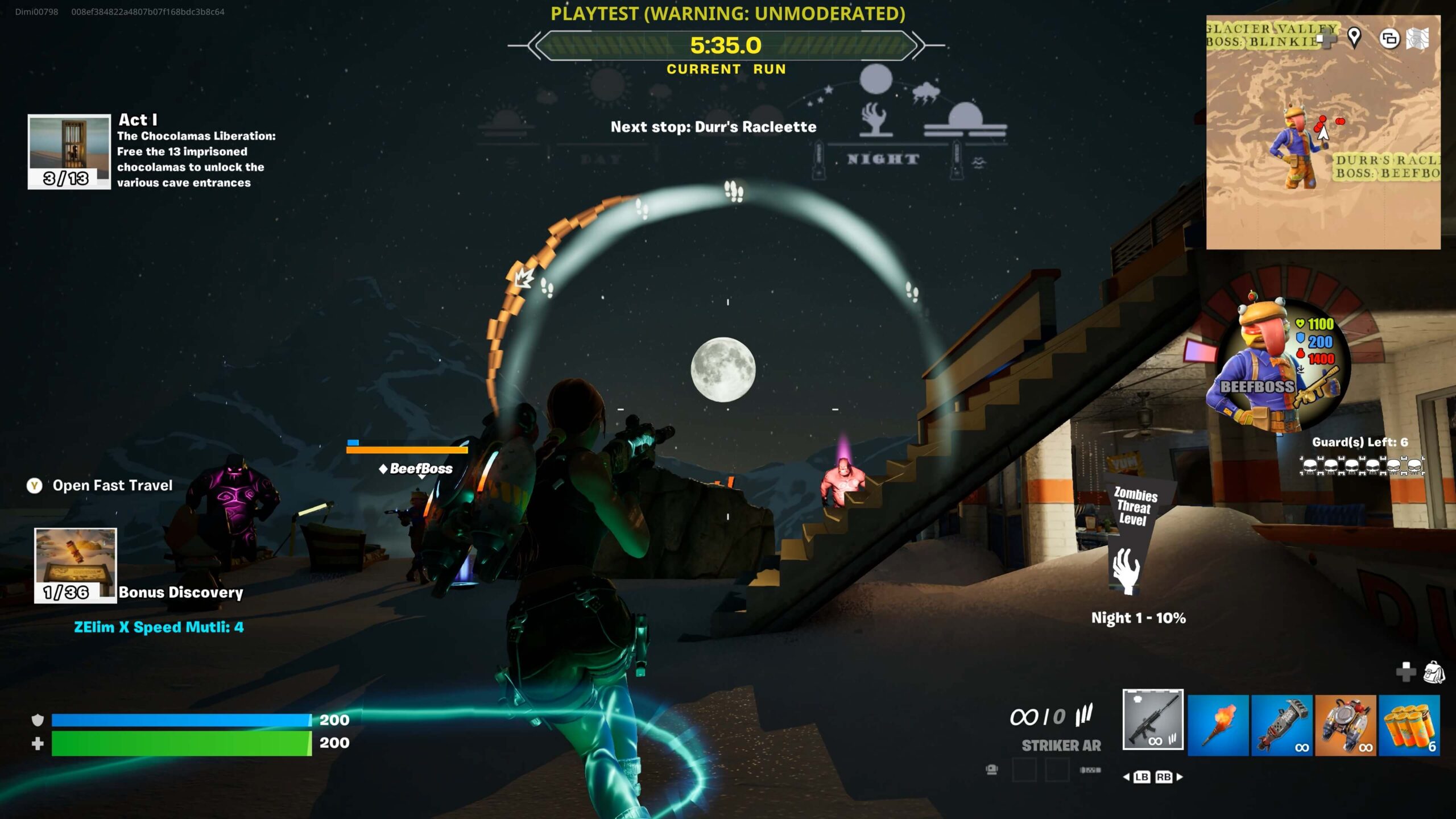Open the backpack inventory icon
The width and height of the screenshot is (1456, 819).
[1434, 672]
